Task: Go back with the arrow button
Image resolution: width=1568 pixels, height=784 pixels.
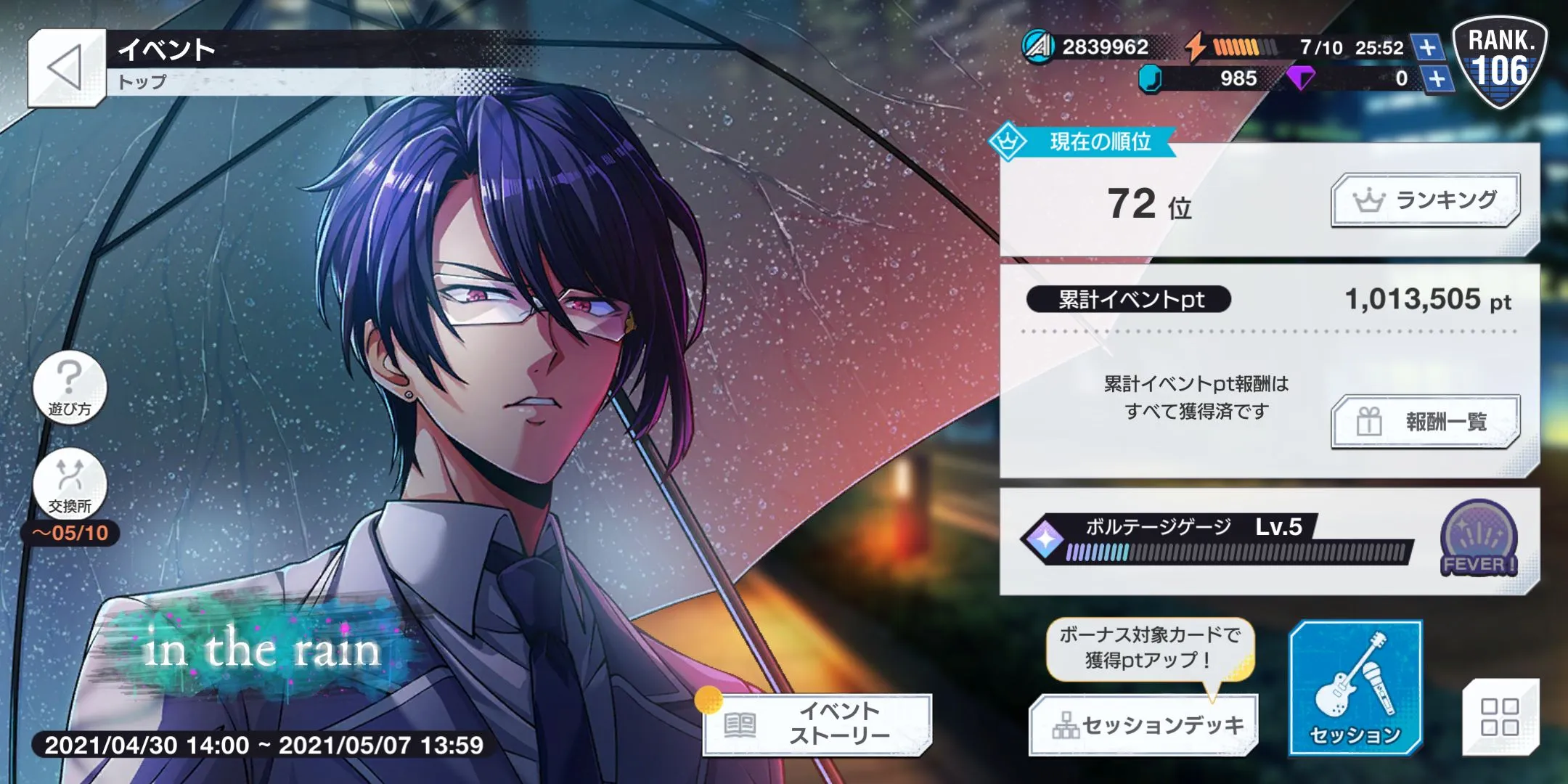Action: click(x=66, y=69)
